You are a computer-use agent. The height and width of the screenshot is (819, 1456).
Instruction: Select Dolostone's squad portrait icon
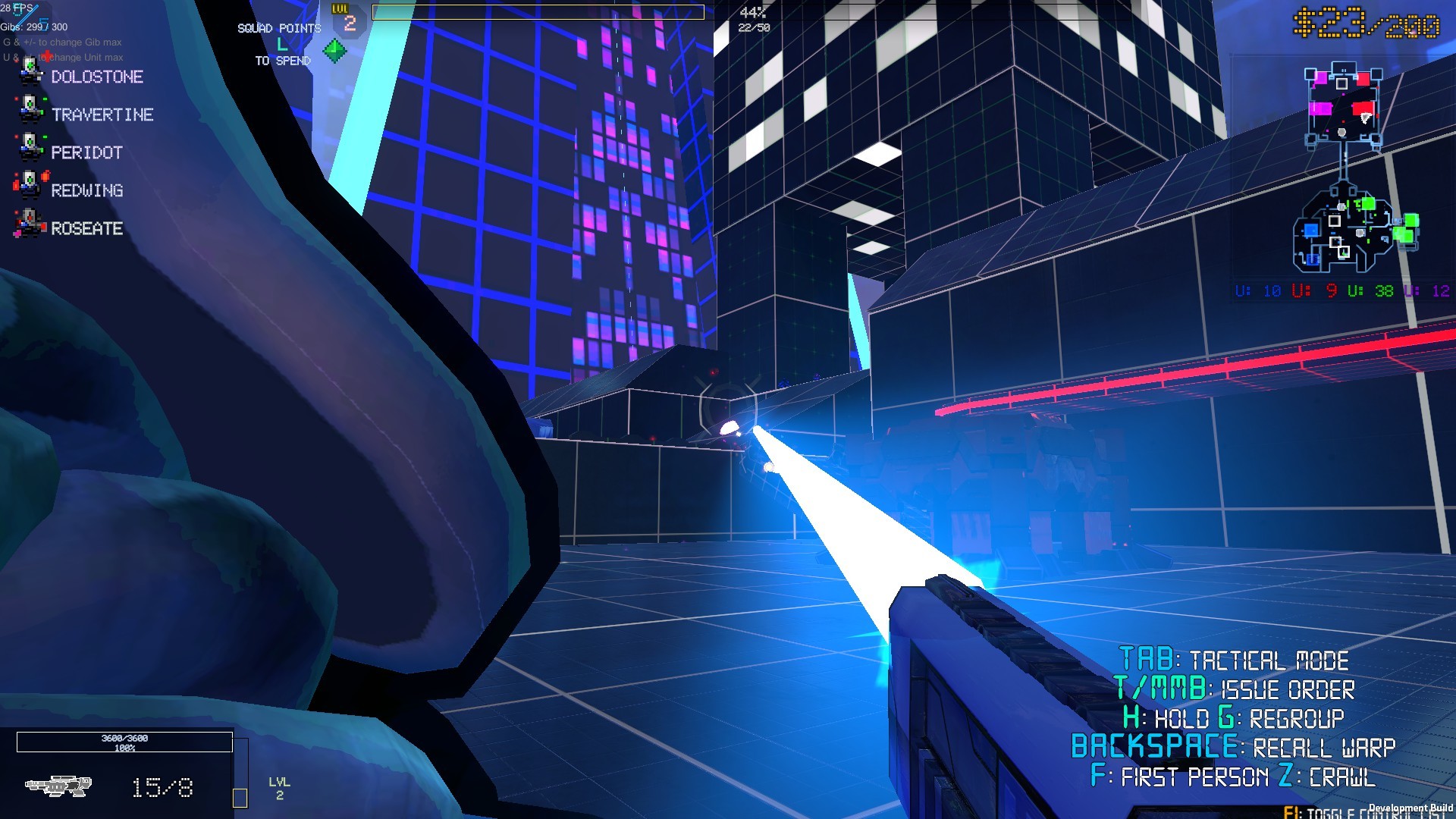33,72
